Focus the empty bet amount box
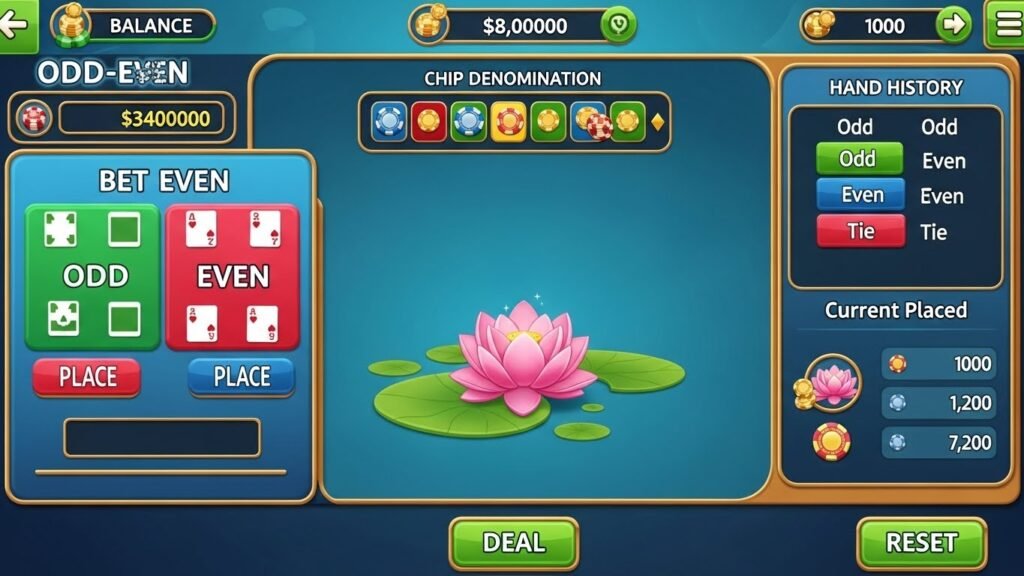The height and width of the screenshot is (576, 1024). pyautogui.click(x=162, y=437)
